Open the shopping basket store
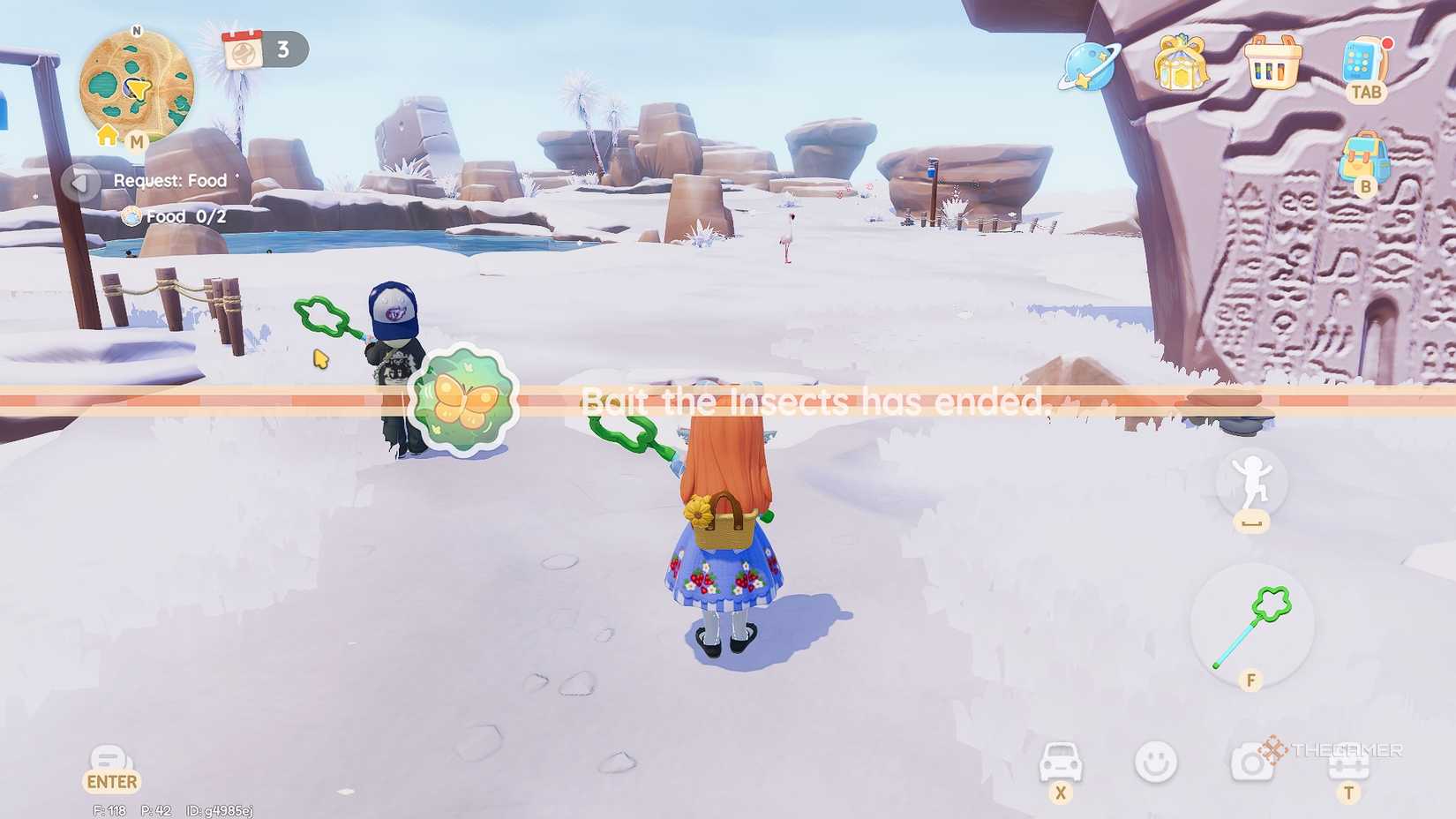This screenshot has height=819, width=1456. (x=1273, y=64)
